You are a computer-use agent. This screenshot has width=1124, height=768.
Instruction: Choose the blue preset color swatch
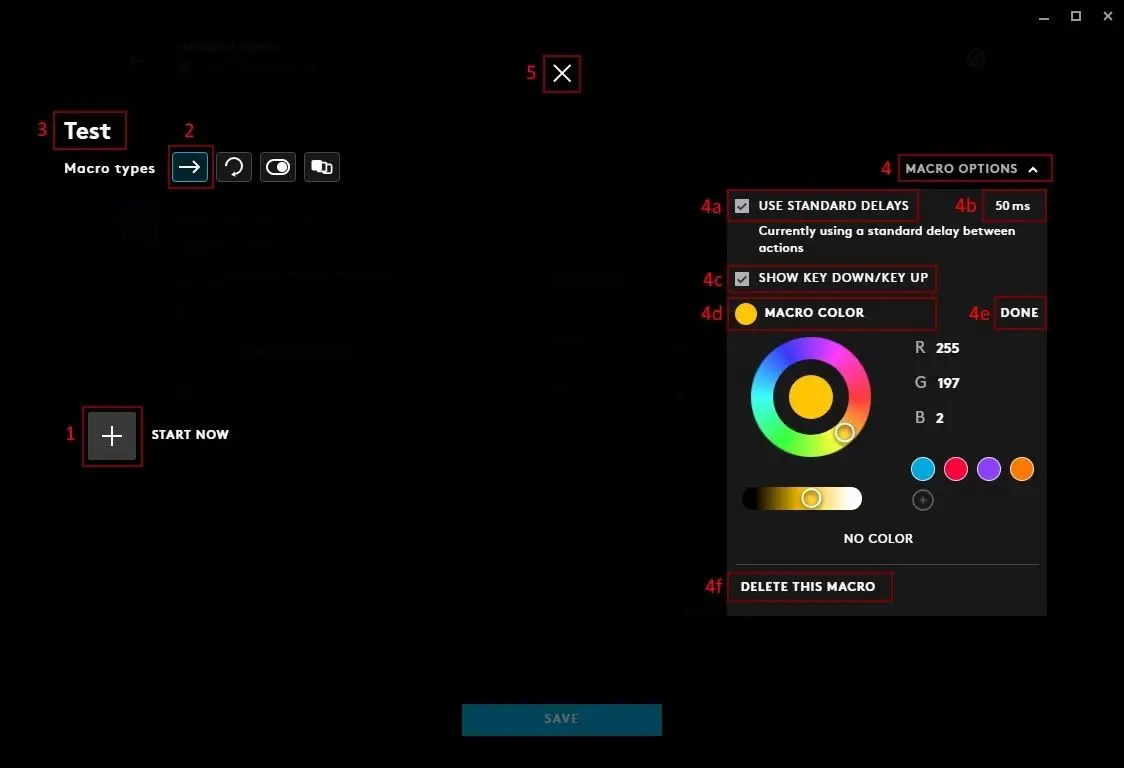click(x=923, y=469)
